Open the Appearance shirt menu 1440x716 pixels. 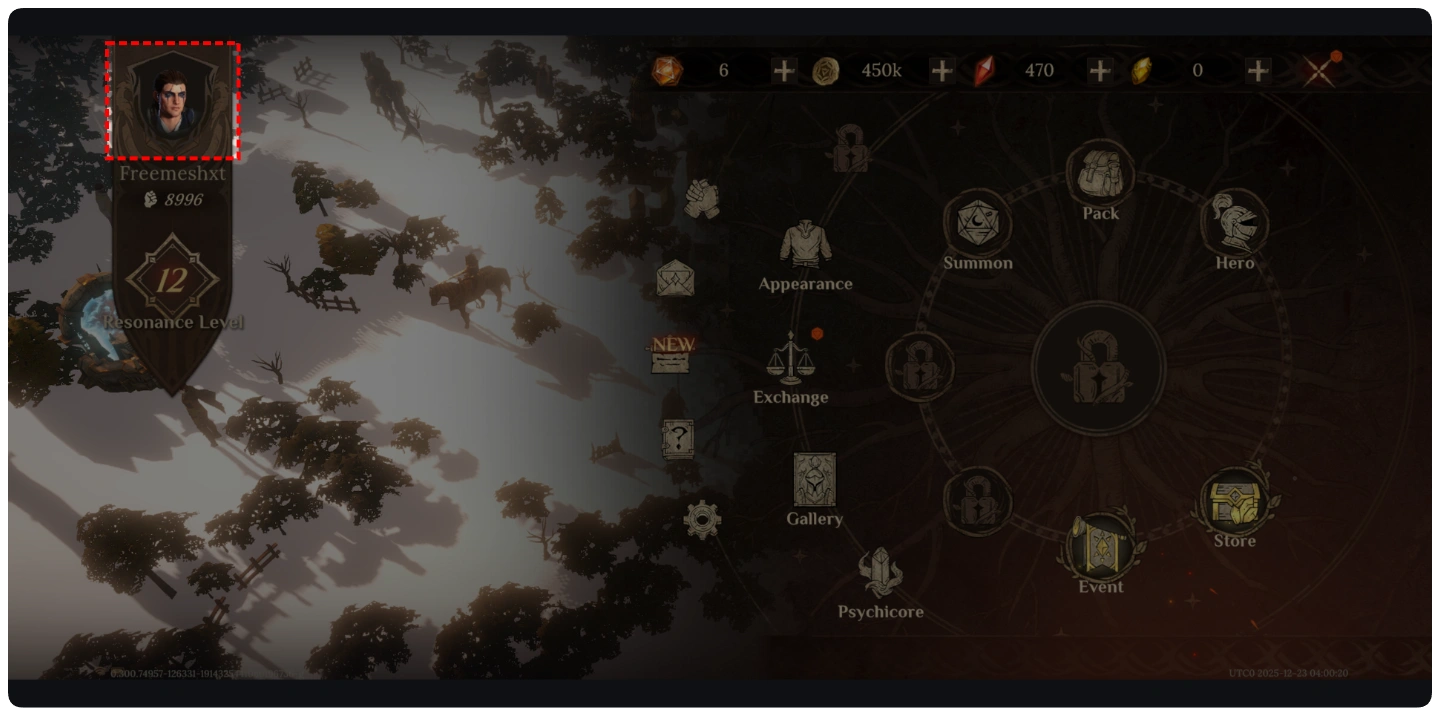click(x=805, y=246)
